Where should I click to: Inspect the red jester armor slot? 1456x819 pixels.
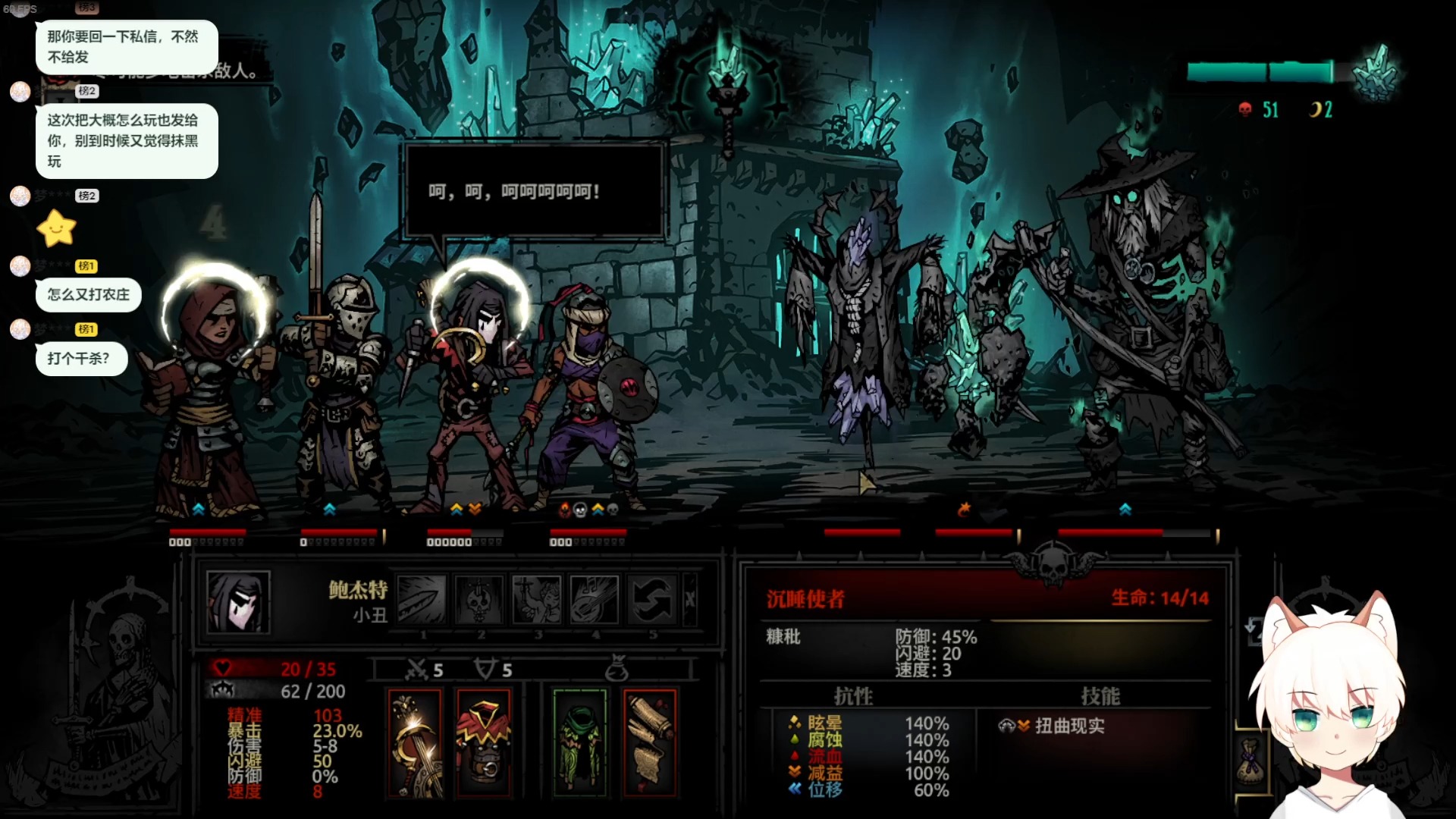(x=485, y=743)
